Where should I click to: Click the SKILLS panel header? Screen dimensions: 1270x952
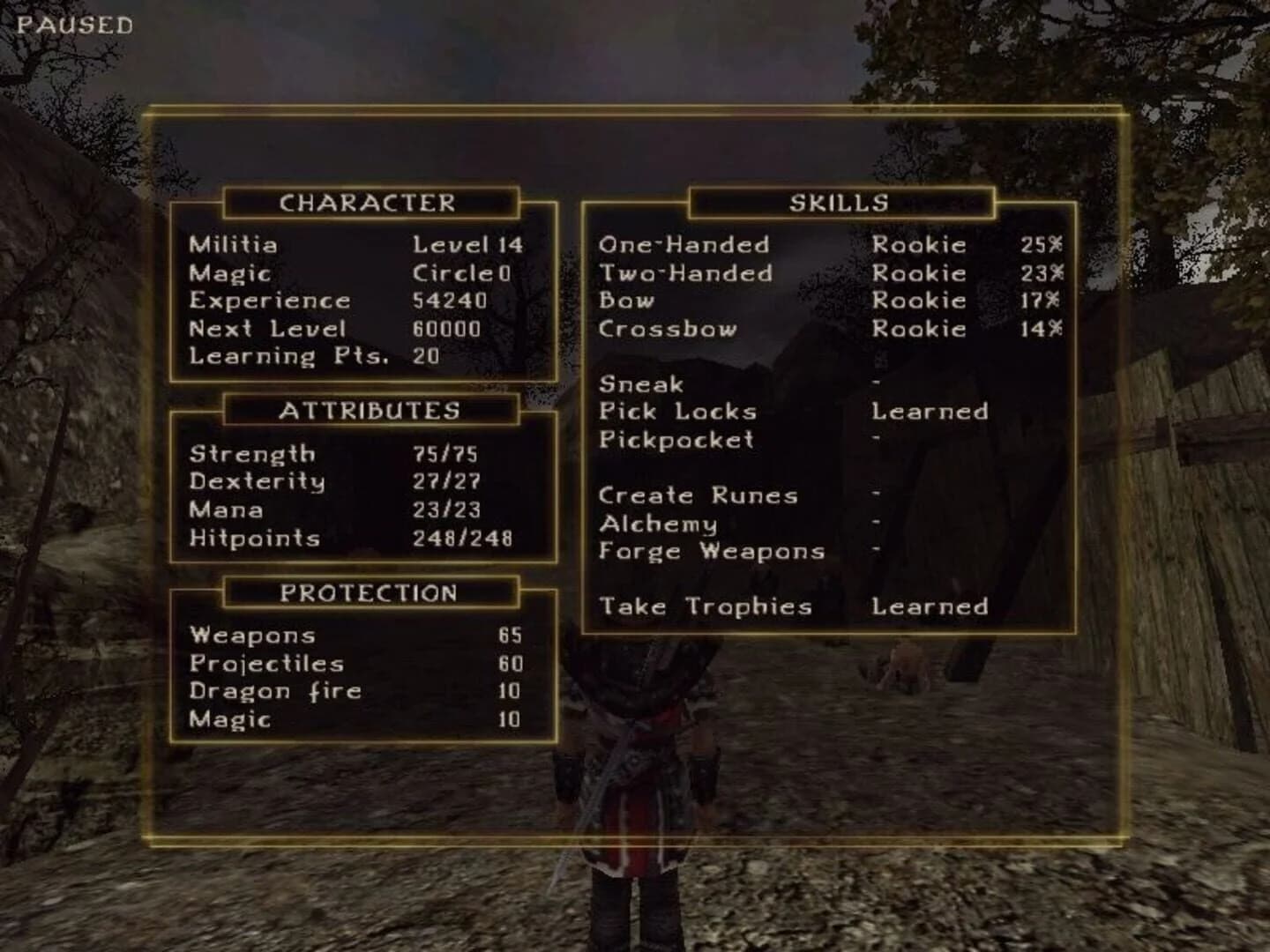coord(839,202)
